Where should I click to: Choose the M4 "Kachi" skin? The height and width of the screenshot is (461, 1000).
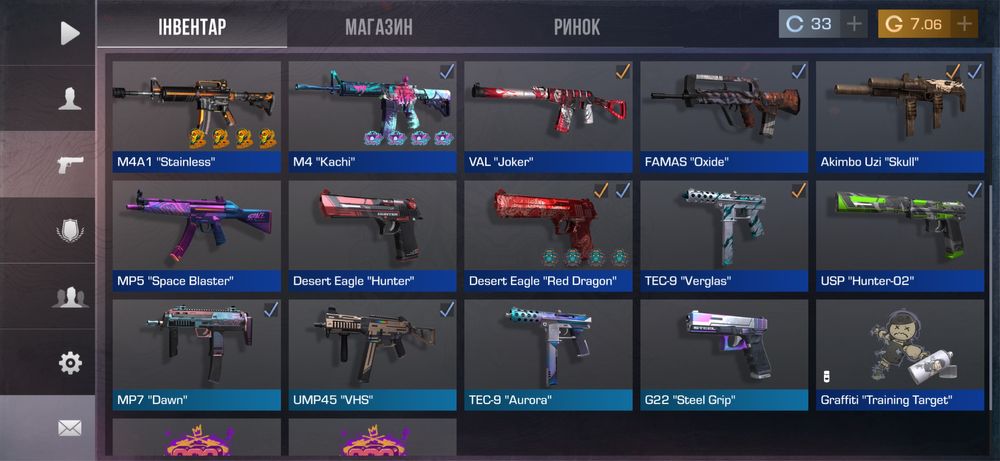[372, 116]
